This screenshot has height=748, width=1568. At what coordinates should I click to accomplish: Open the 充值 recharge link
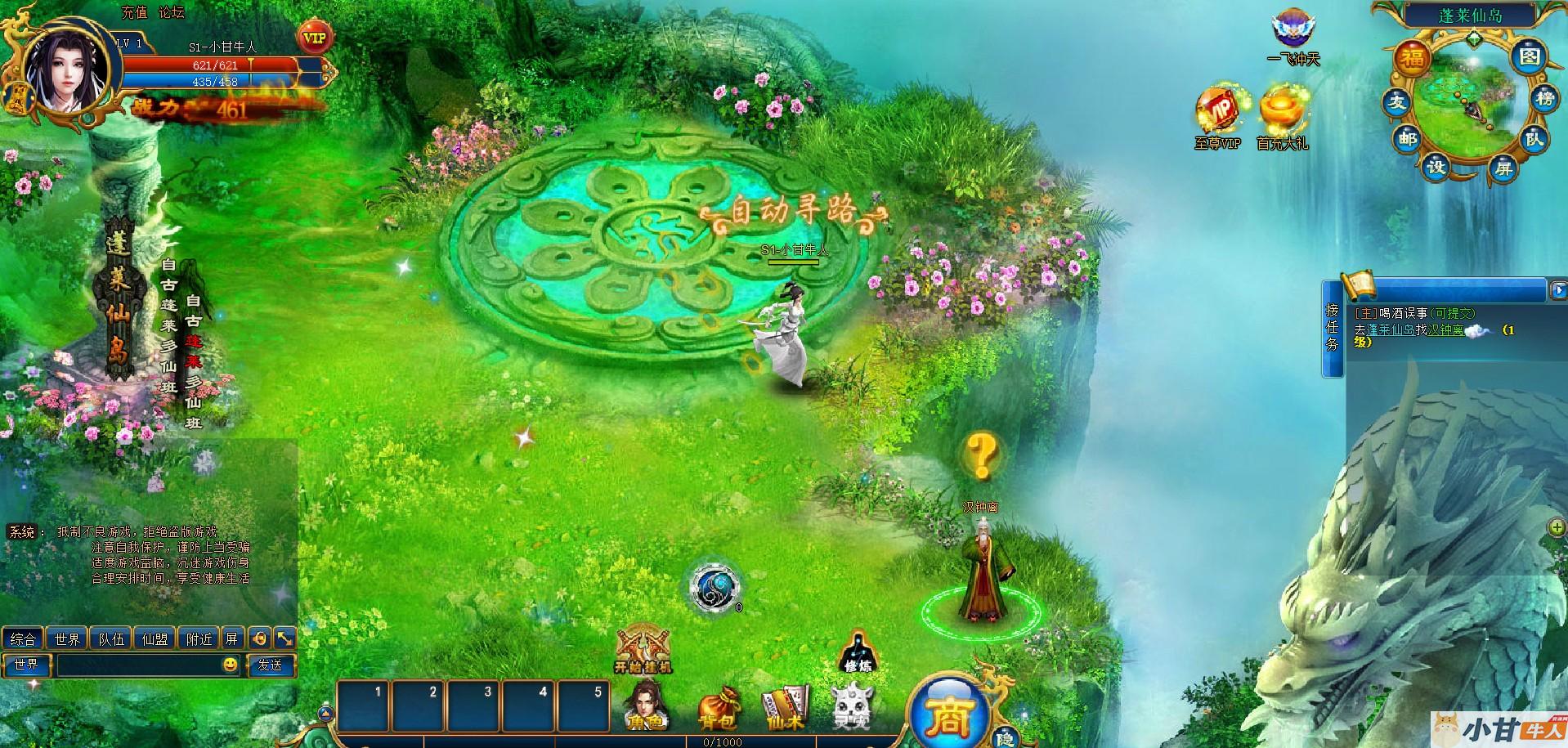pyautogui.click(x=135, y=12)
